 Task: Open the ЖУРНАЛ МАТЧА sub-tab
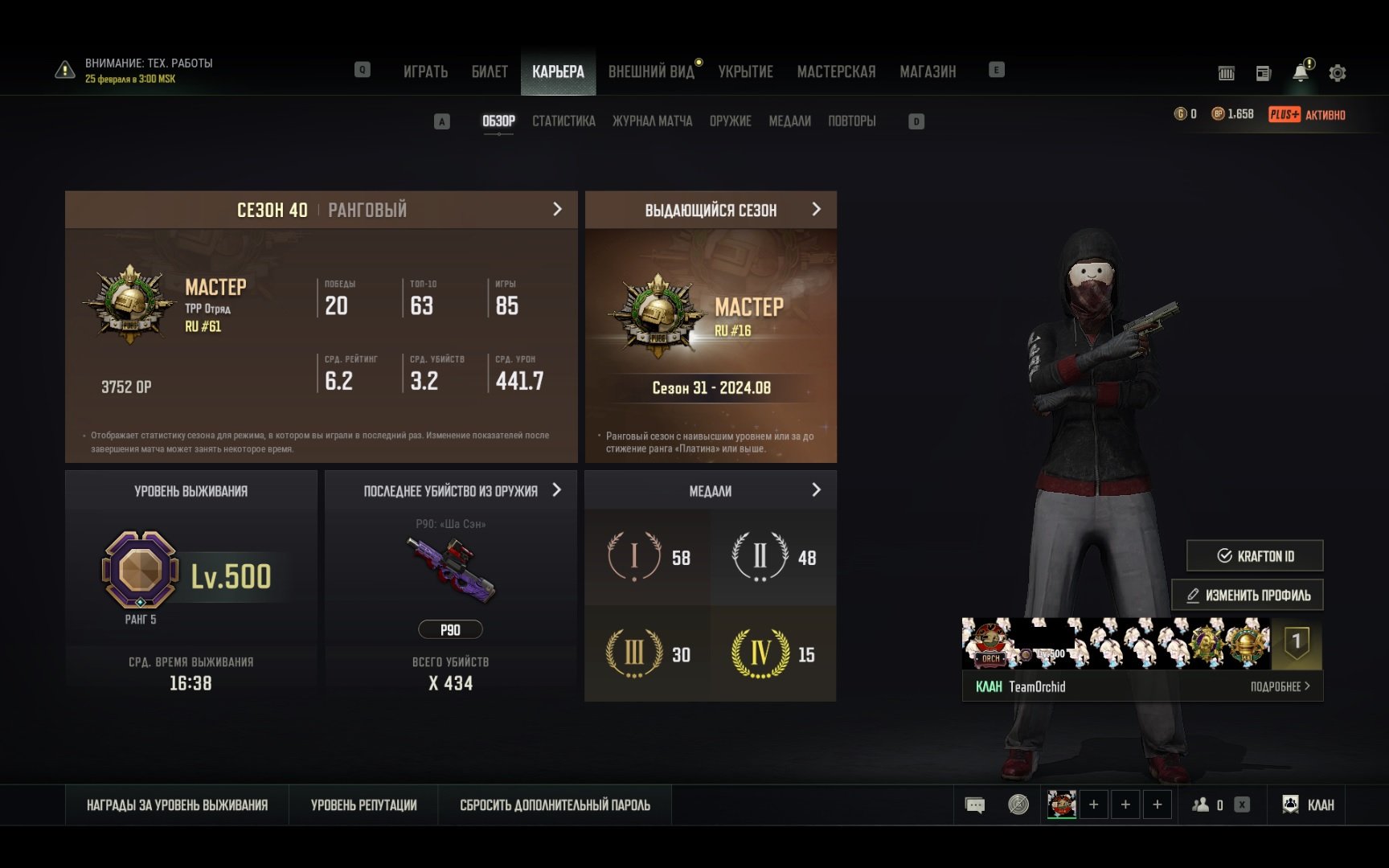(x=652, y=121)
